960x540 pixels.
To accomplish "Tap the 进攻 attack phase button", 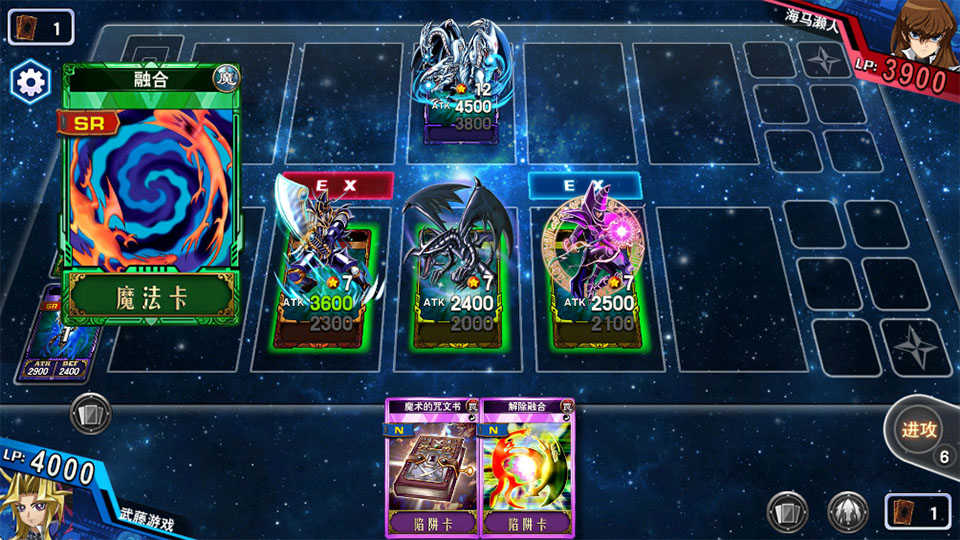I will (918, 430).
